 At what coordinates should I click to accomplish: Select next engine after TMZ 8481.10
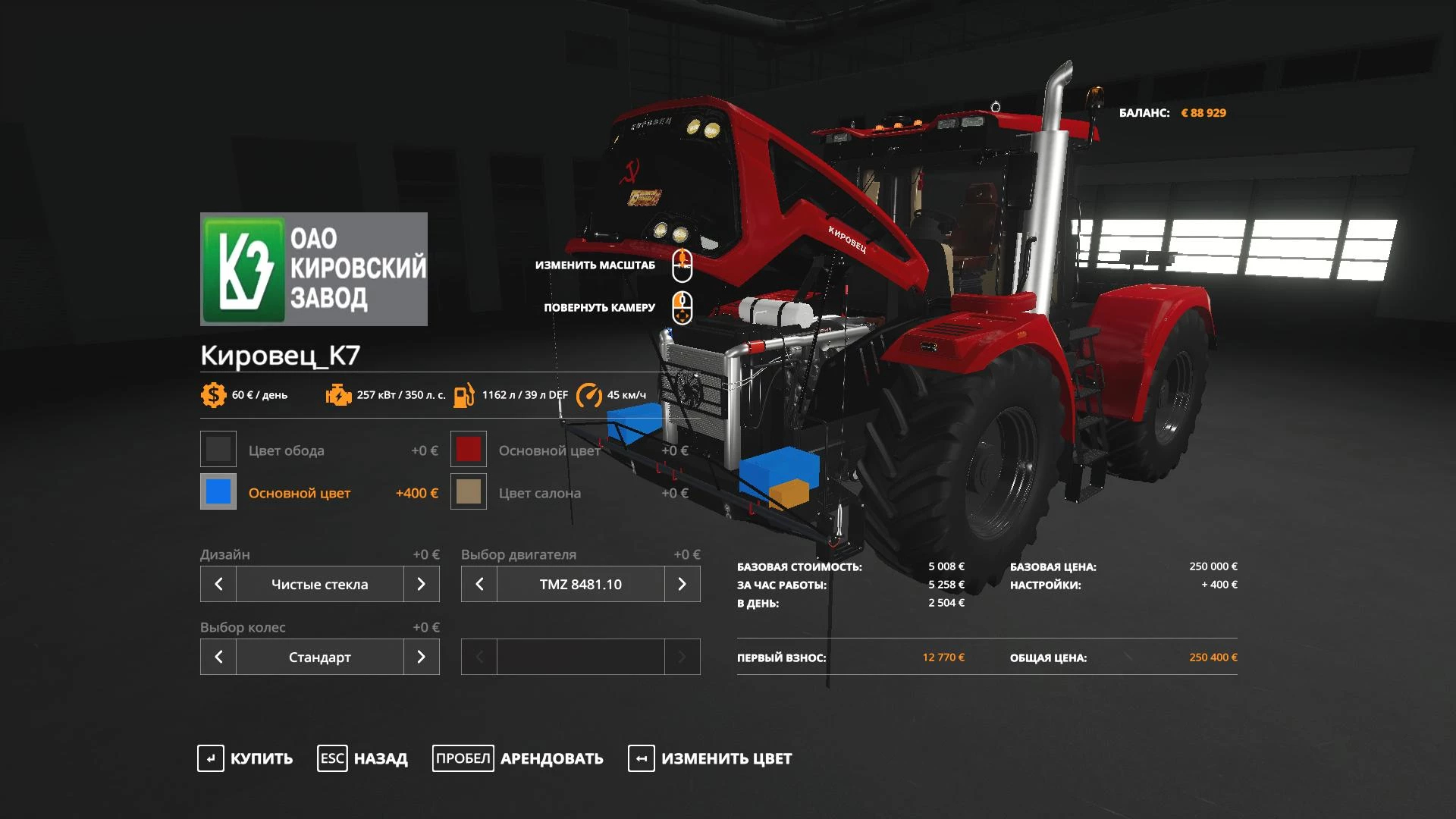pos(682,584)
